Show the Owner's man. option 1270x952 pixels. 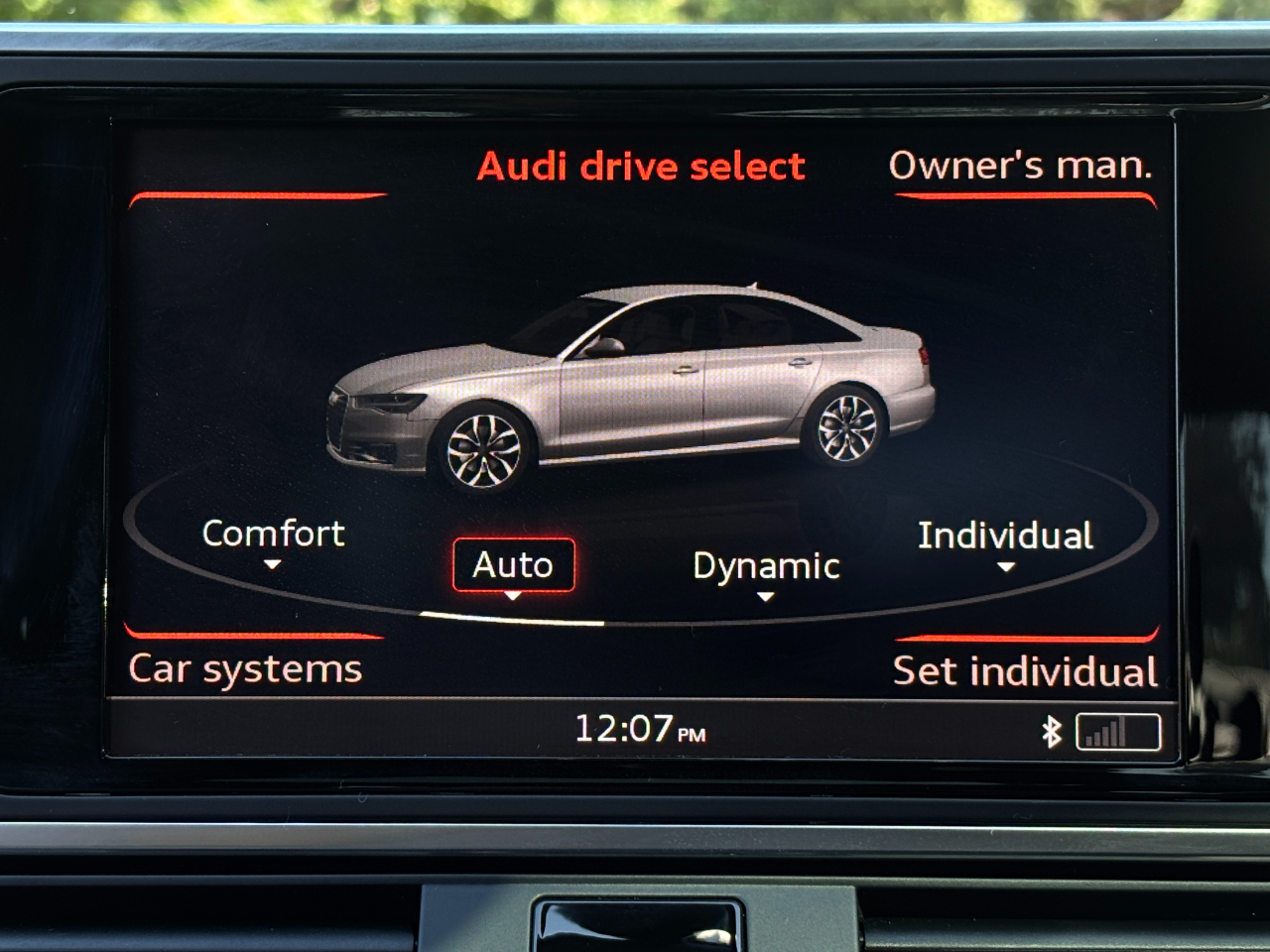tap(1020, 166)
